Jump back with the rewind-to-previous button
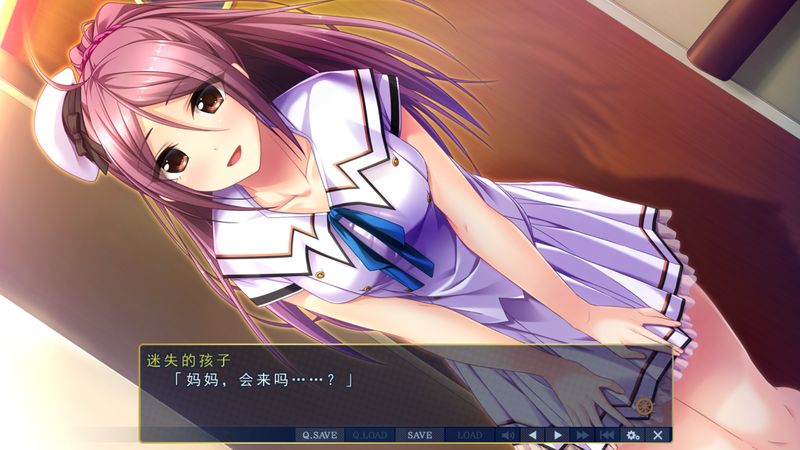This screenshot has height=450, width=800. point(607,435)
